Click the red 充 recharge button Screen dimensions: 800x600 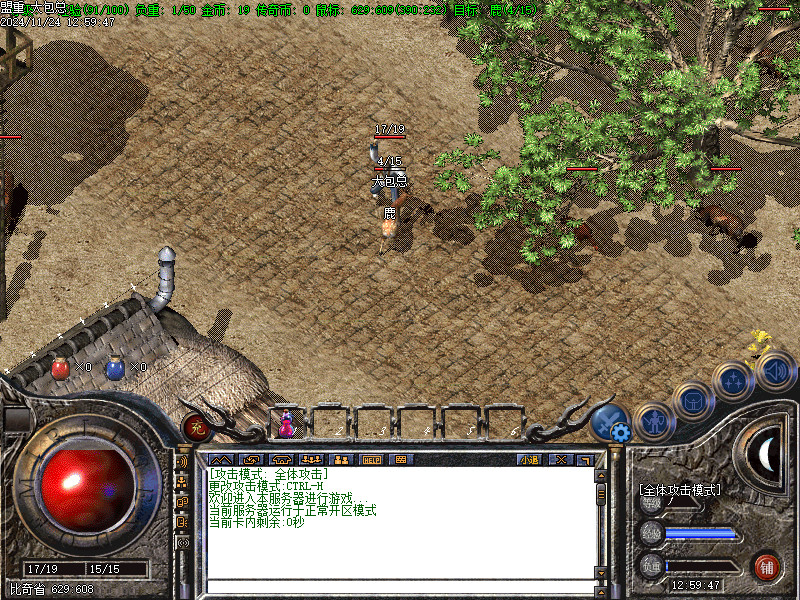[x=197, y=427]
